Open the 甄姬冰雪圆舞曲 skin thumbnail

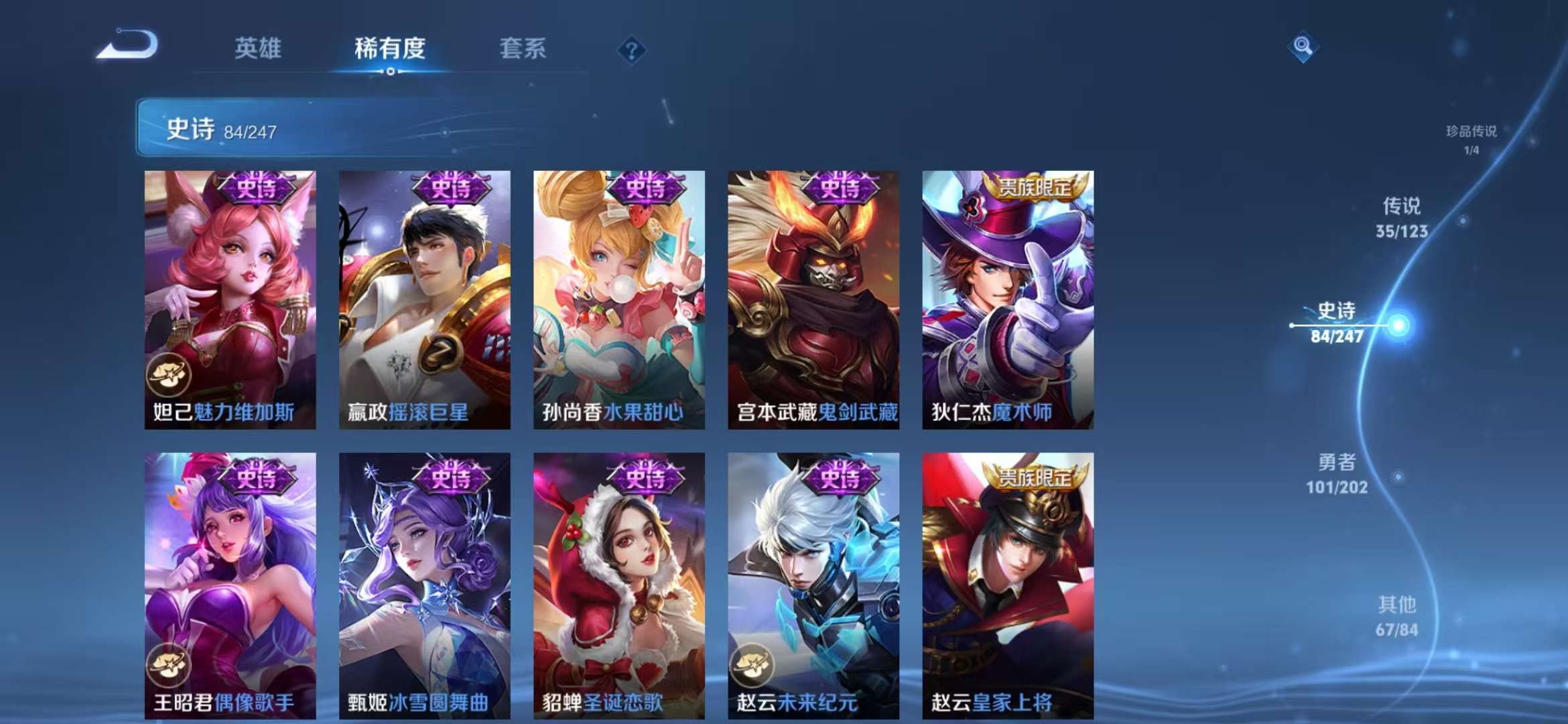423,583
